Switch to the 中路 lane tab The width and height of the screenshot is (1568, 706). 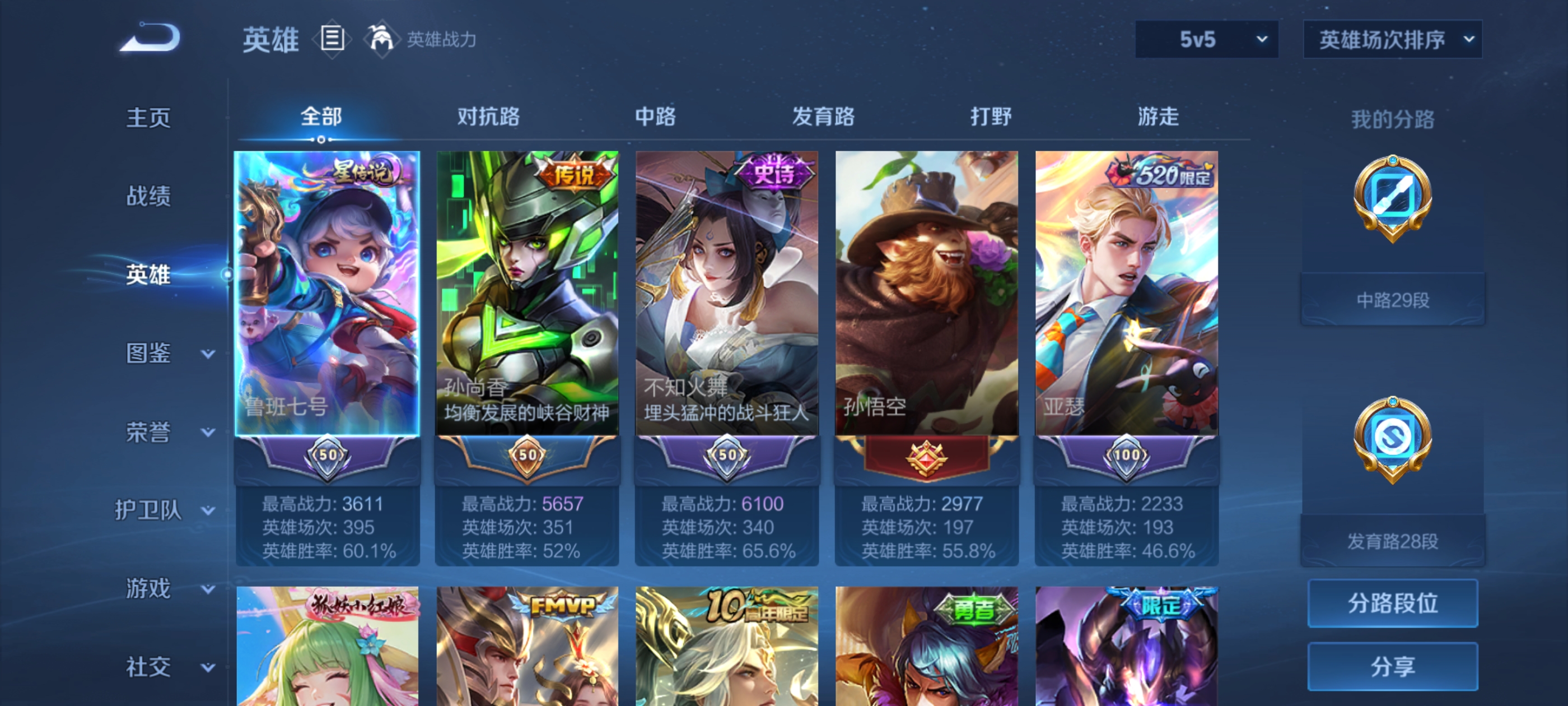tap(653, 117)
